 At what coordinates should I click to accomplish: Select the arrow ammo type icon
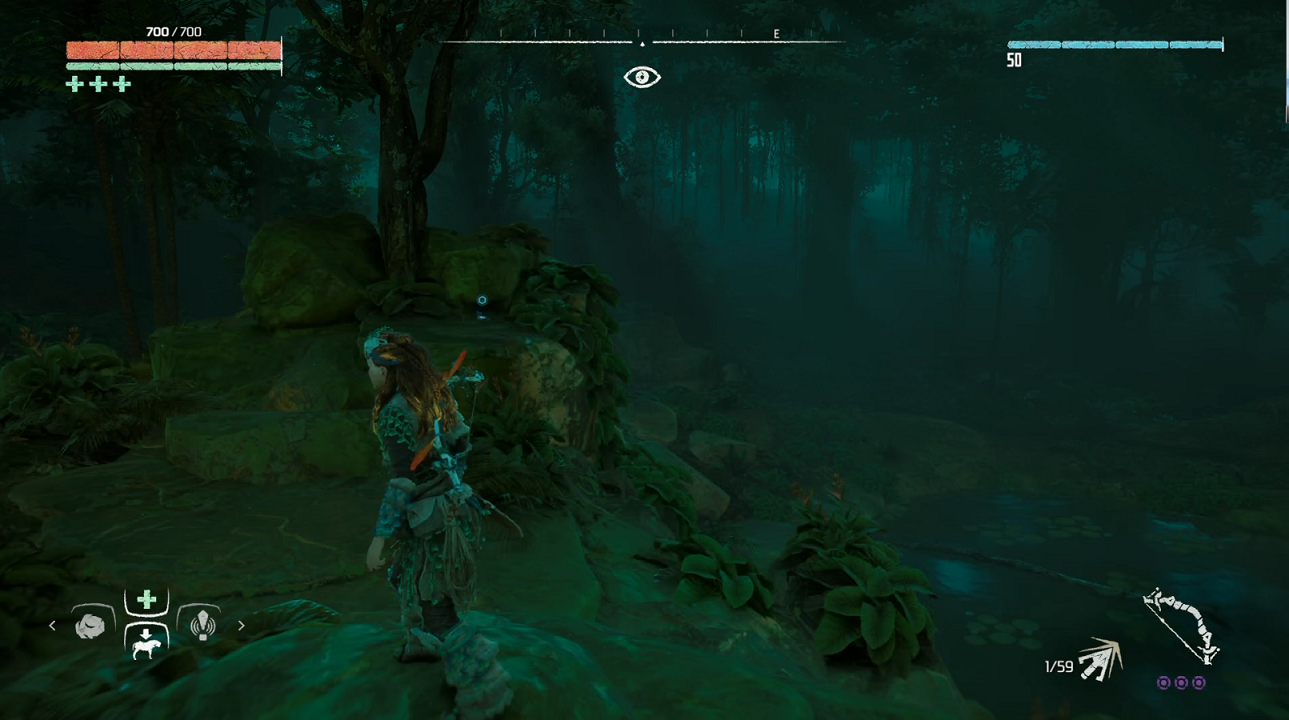pos(1101,660)
